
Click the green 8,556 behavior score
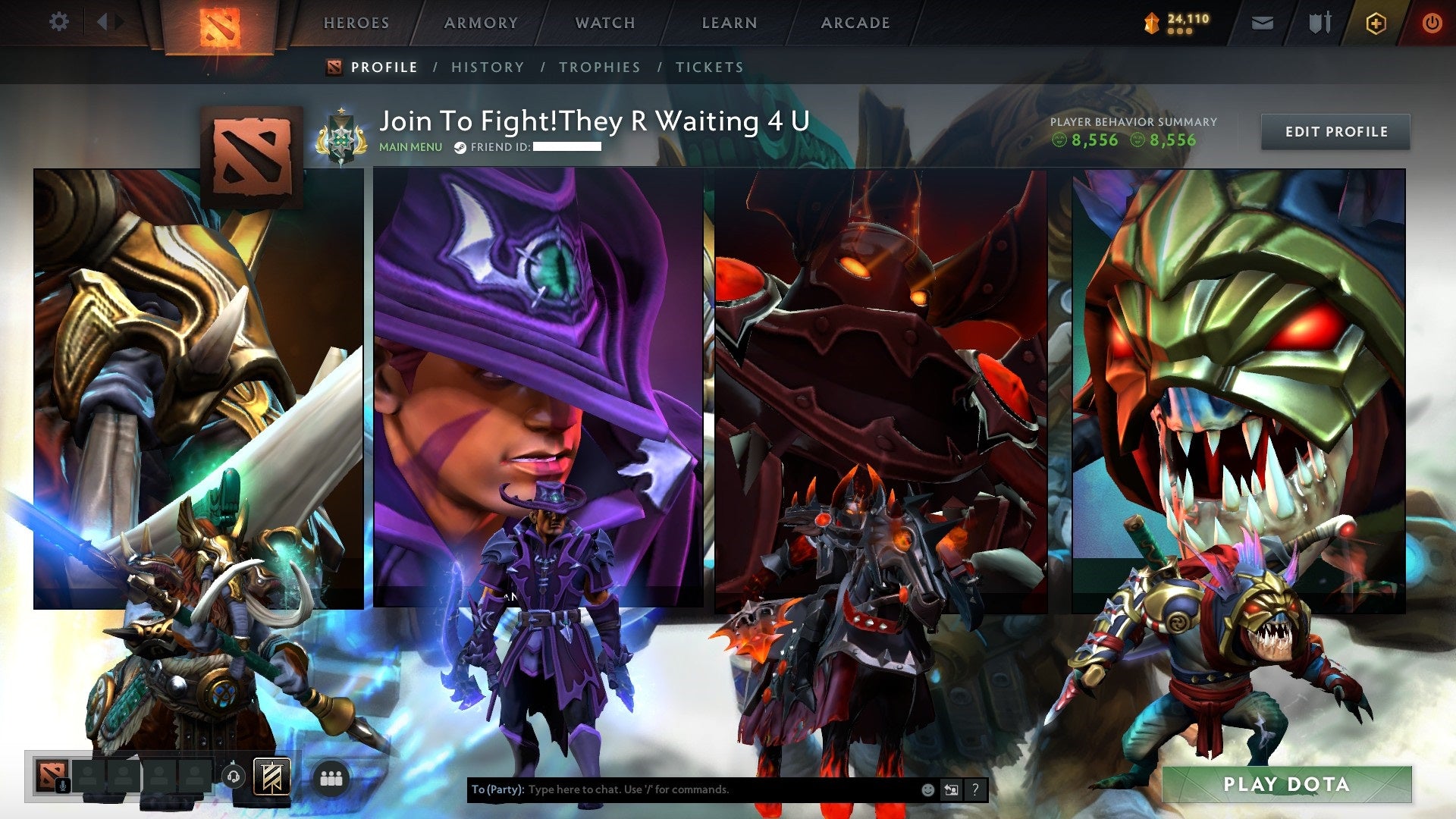pyautogui.click(x=1094, y=140)
